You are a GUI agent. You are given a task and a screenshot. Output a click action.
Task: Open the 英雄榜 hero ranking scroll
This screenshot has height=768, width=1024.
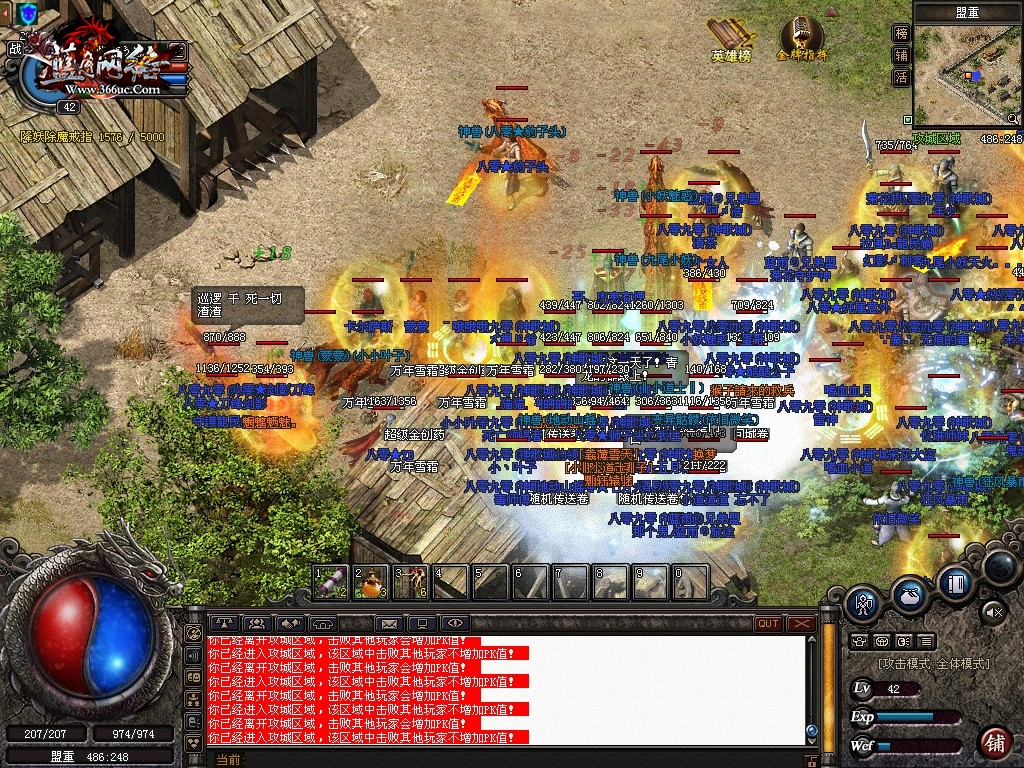(x=731, y=38)
